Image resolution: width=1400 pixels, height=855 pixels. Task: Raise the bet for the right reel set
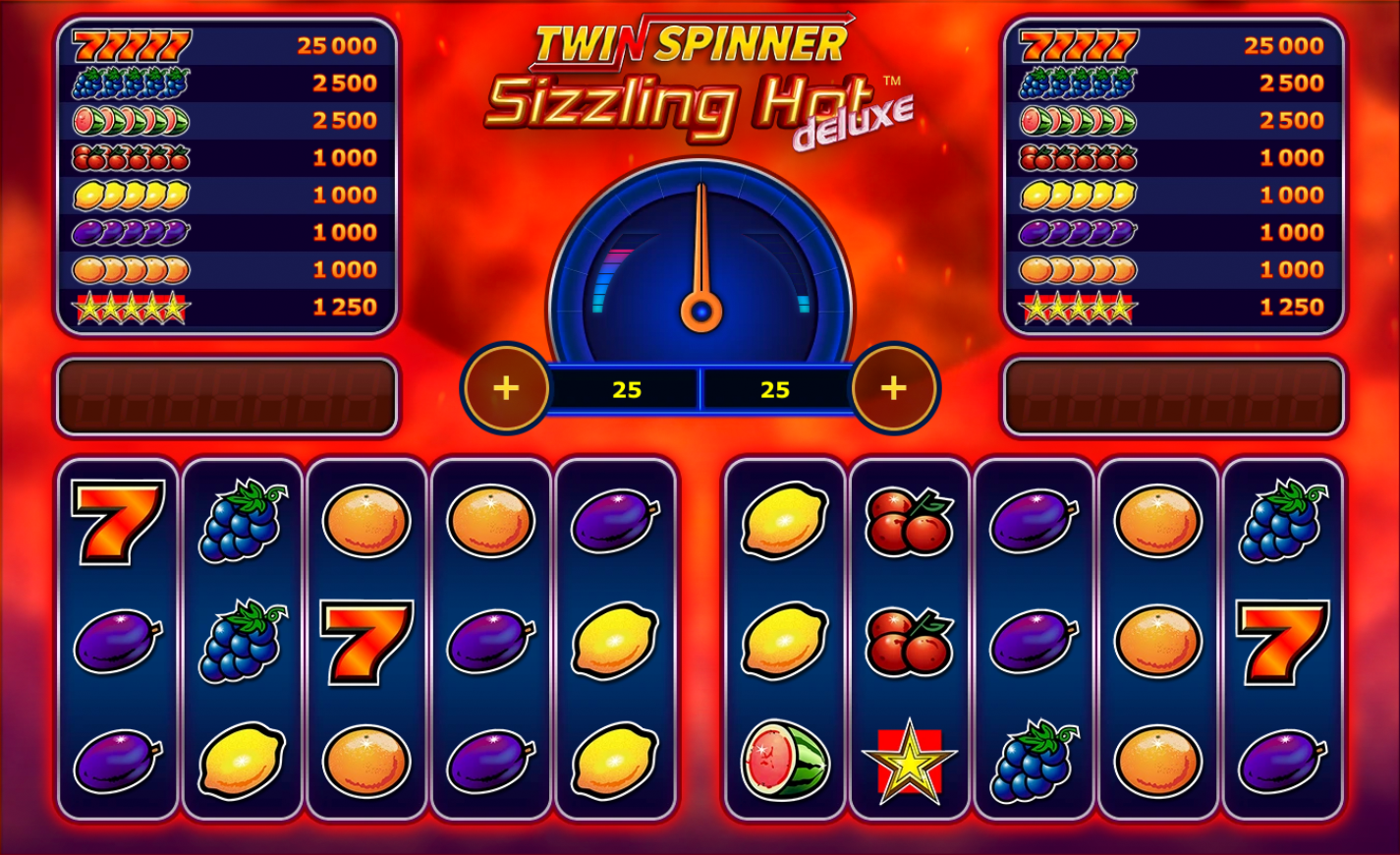tap(893, 388)
